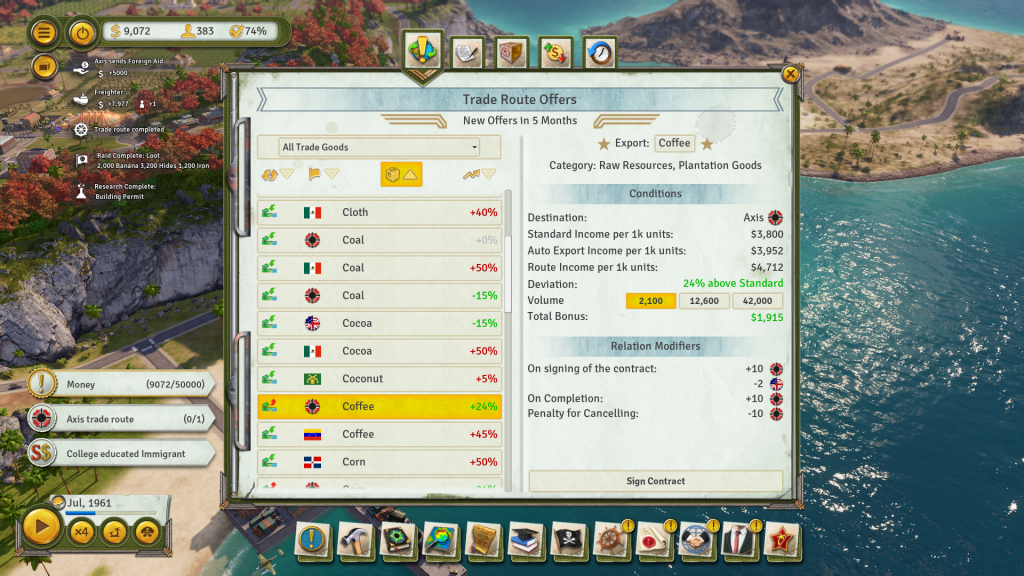Choose the 2,100 volume option
Image resolution: width=1024 pixels, height=576 pixels.
pos(651,301)
